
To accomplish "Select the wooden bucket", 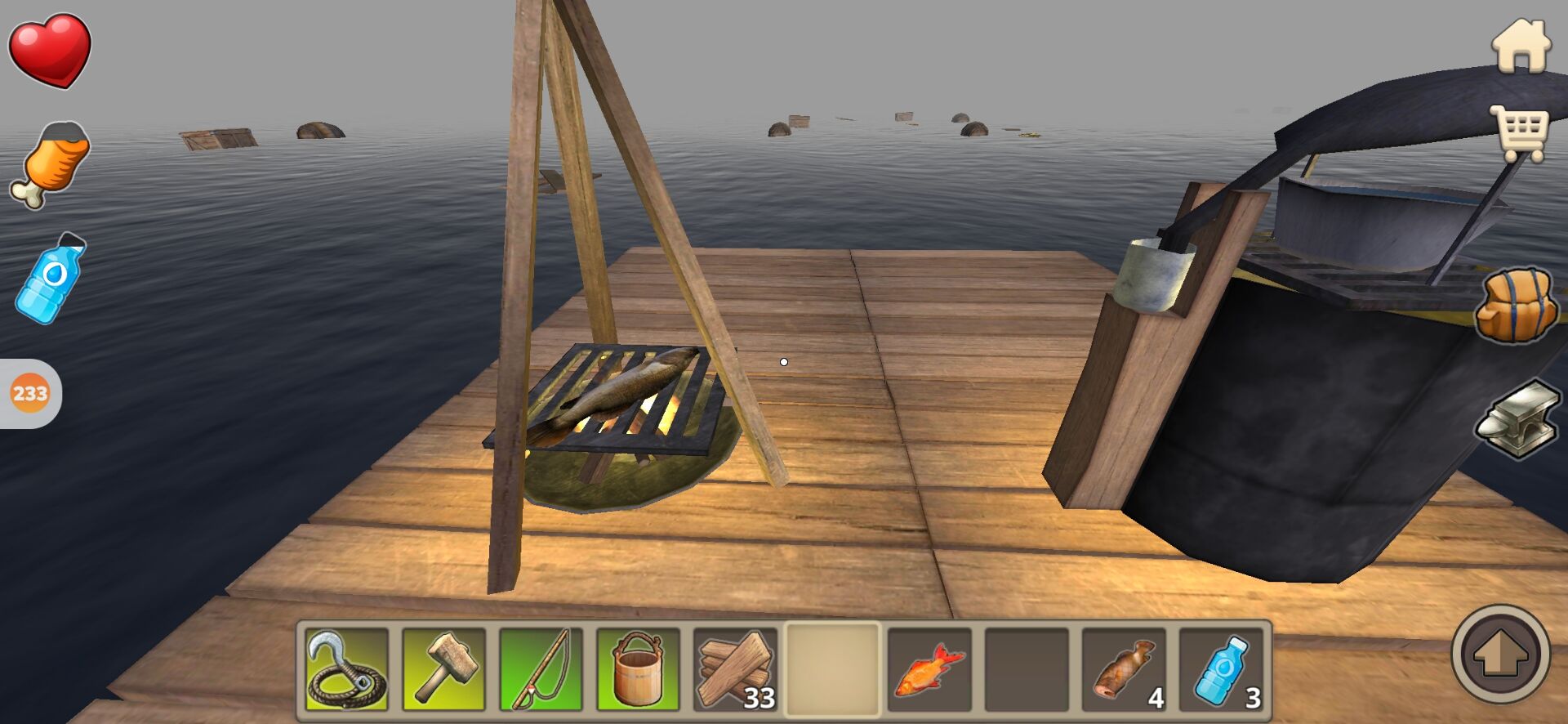I will click(638, 669).
